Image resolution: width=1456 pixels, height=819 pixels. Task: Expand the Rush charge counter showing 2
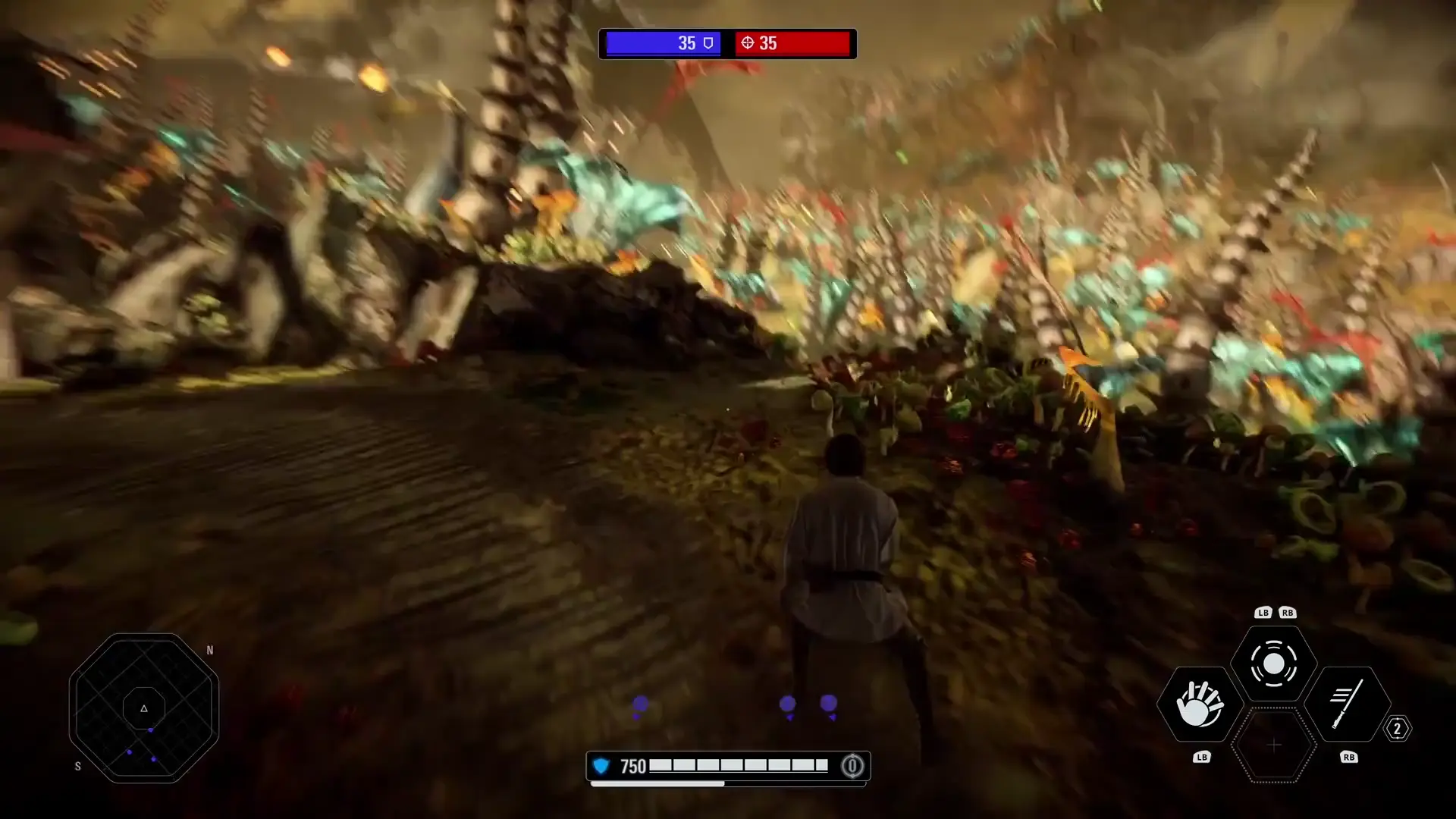[1398, 730]
